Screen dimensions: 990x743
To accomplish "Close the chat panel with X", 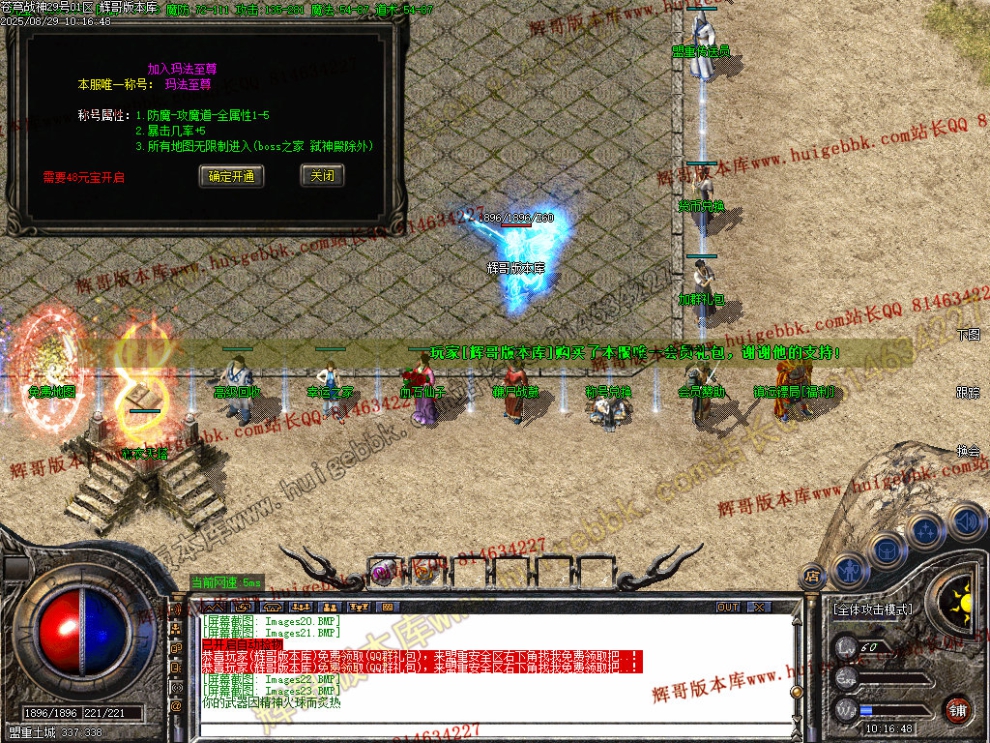I will tap(758, 607).
